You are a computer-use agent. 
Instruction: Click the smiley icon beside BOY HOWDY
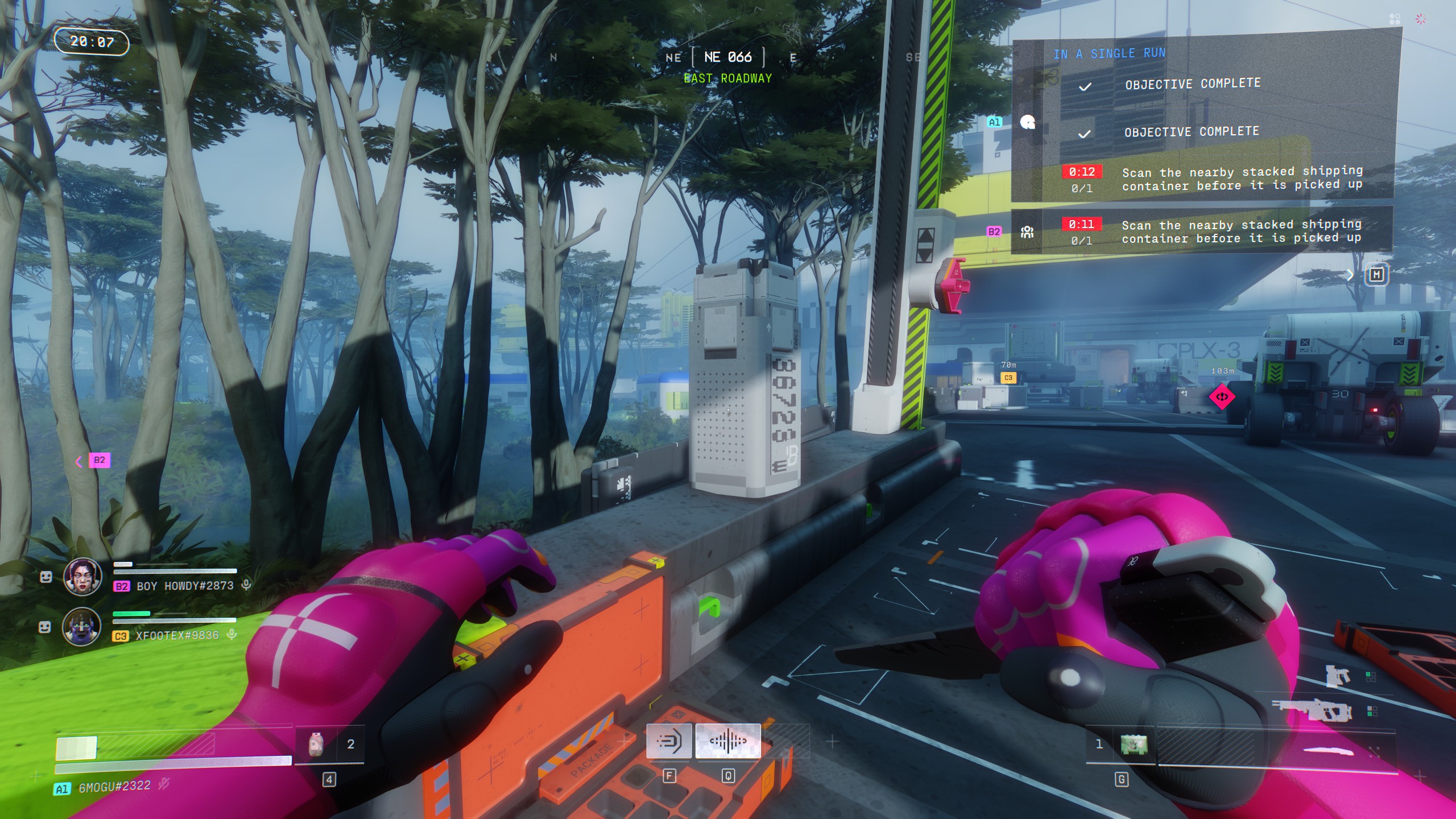[46, 577]
